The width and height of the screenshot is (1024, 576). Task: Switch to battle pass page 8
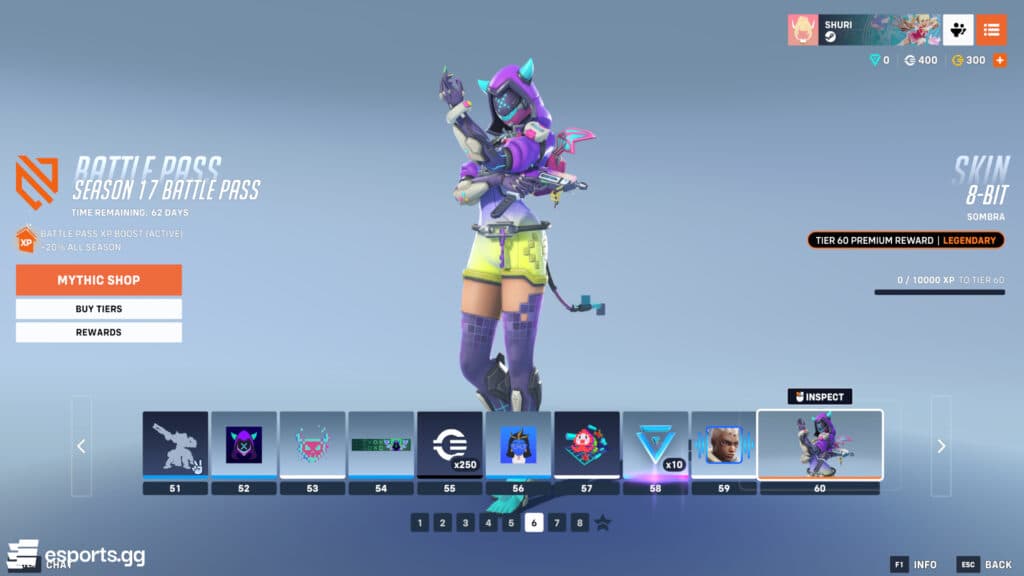coord(579,523)
